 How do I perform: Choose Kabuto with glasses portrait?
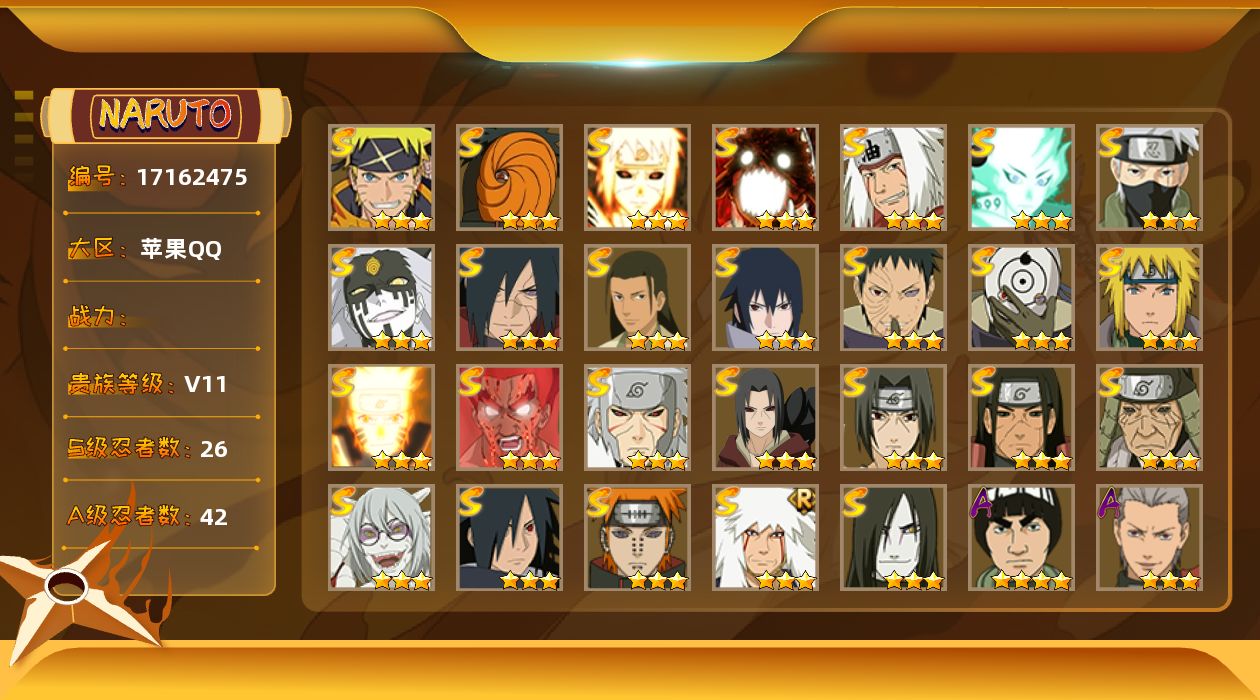381,537
